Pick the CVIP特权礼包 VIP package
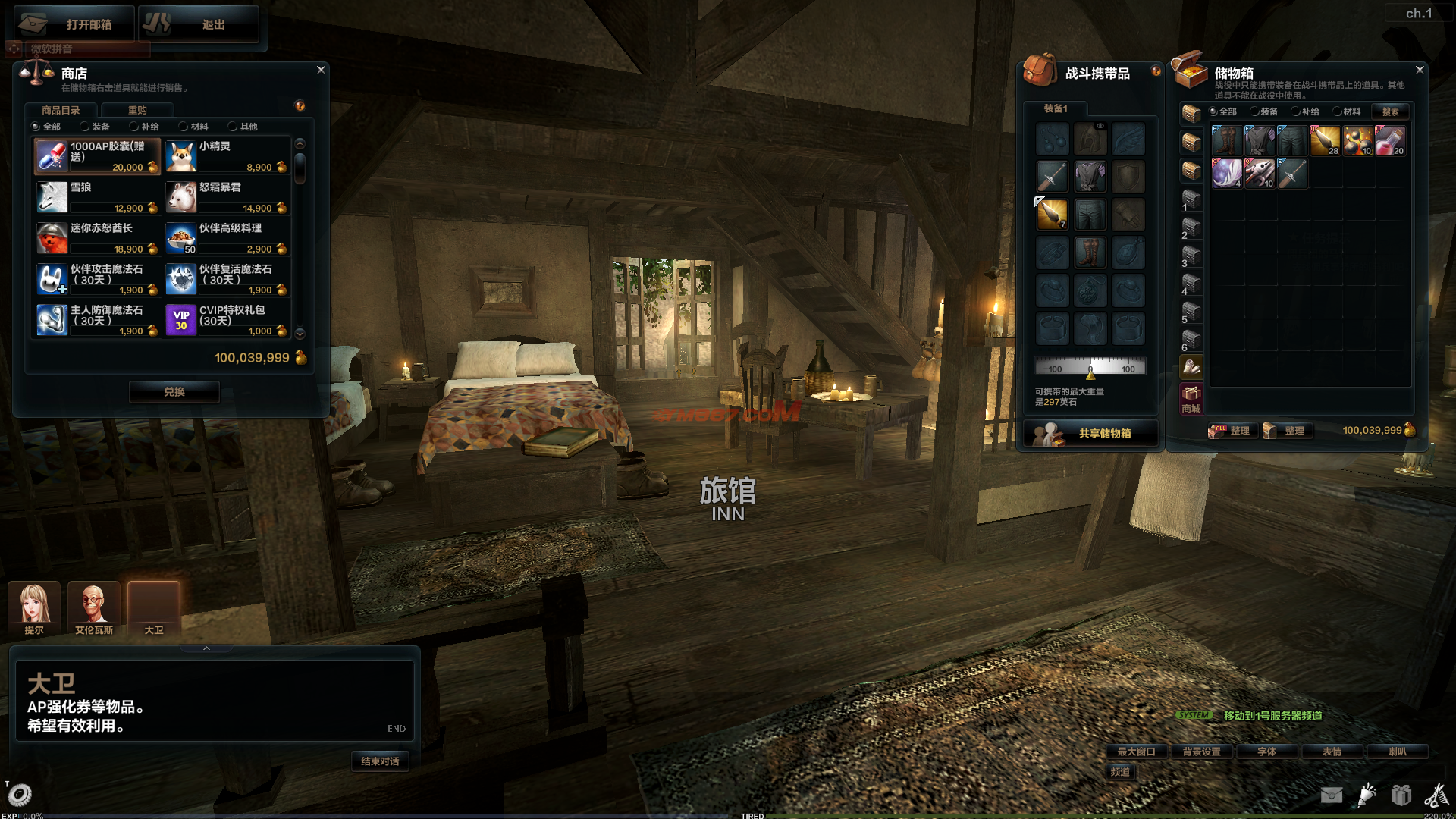 pyautogui.click(x=227, y=319)
